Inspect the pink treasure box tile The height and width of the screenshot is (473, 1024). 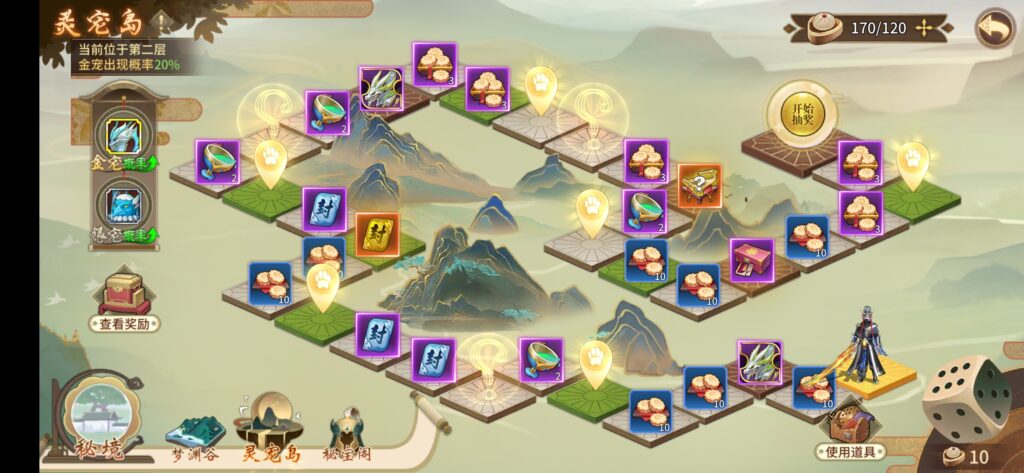pyautogui.click(x=751, y=259)
